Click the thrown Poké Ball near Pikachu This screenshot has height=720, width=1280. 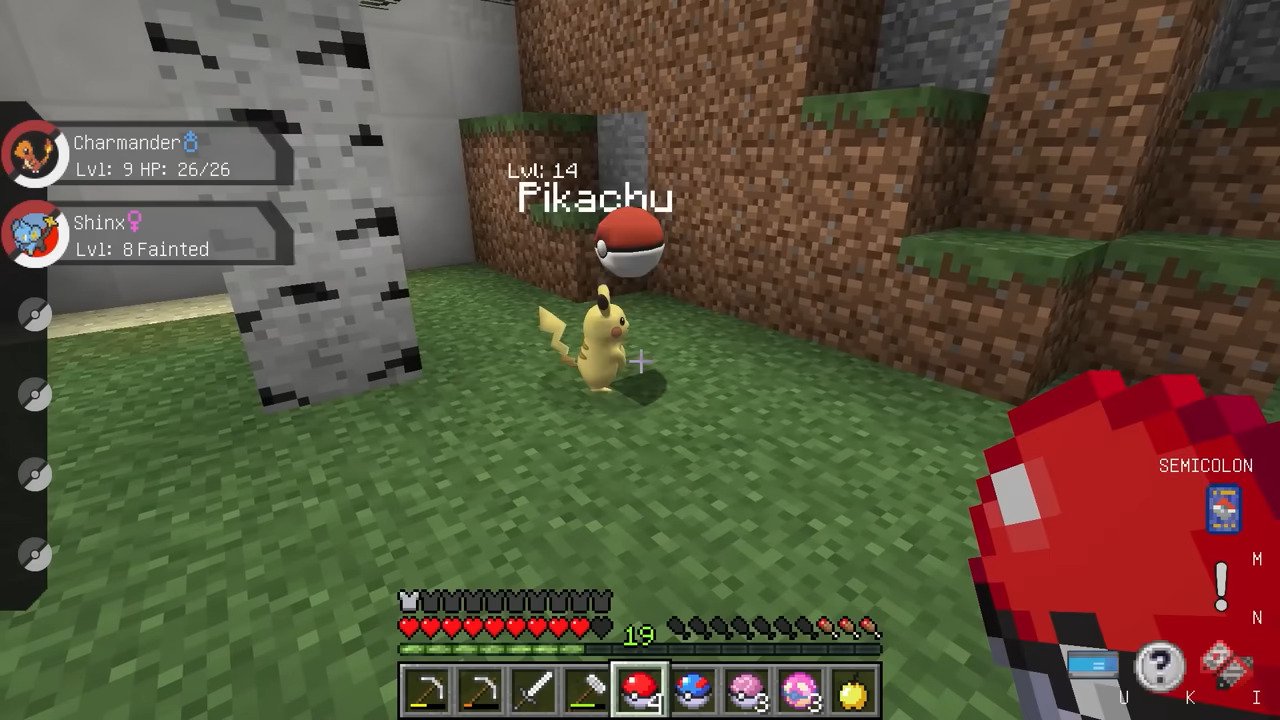[628, 243]
